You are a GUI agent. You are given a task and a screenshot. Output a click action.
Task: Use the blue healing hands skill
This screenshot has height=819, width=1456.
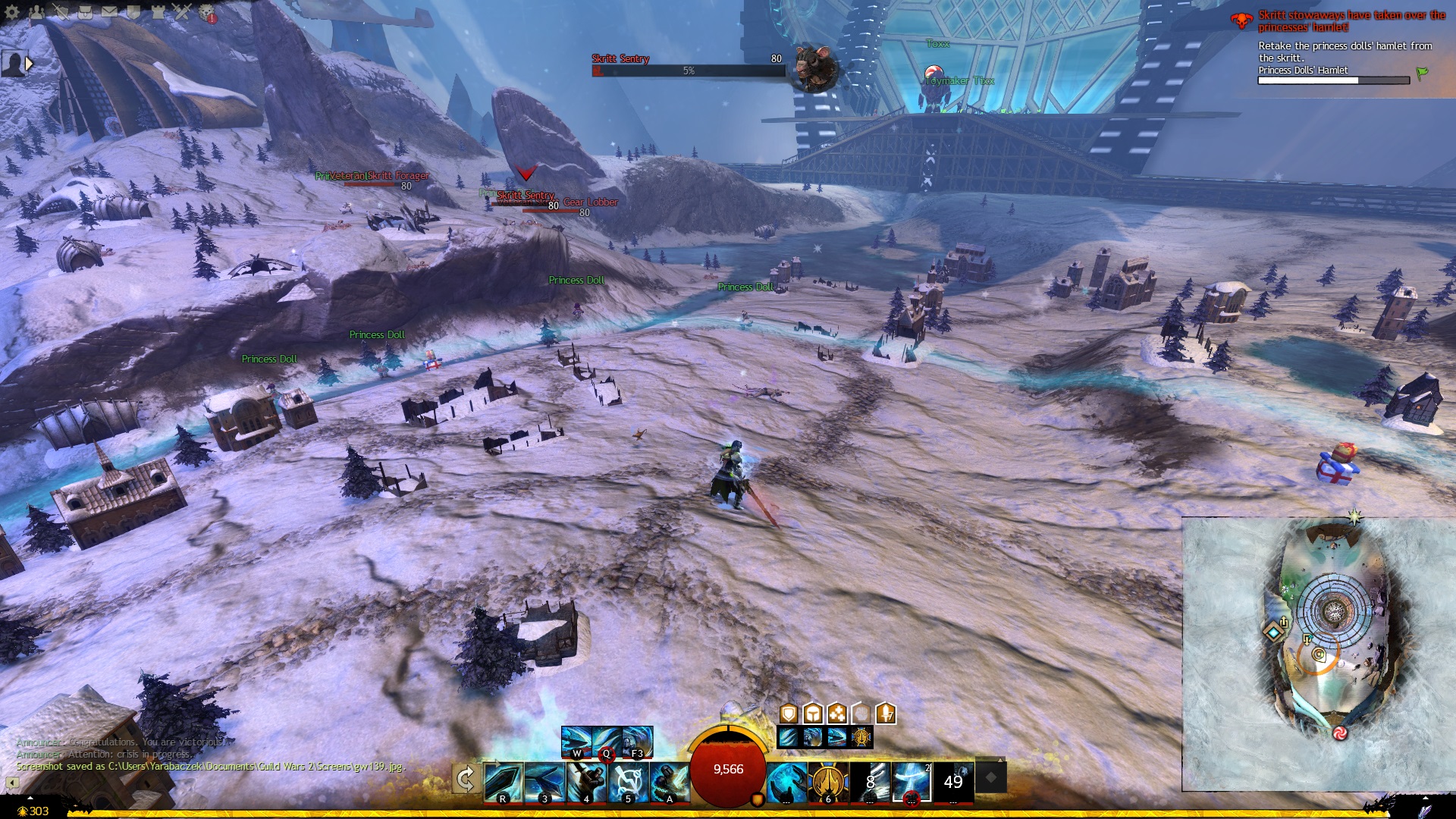coord(786,782)
